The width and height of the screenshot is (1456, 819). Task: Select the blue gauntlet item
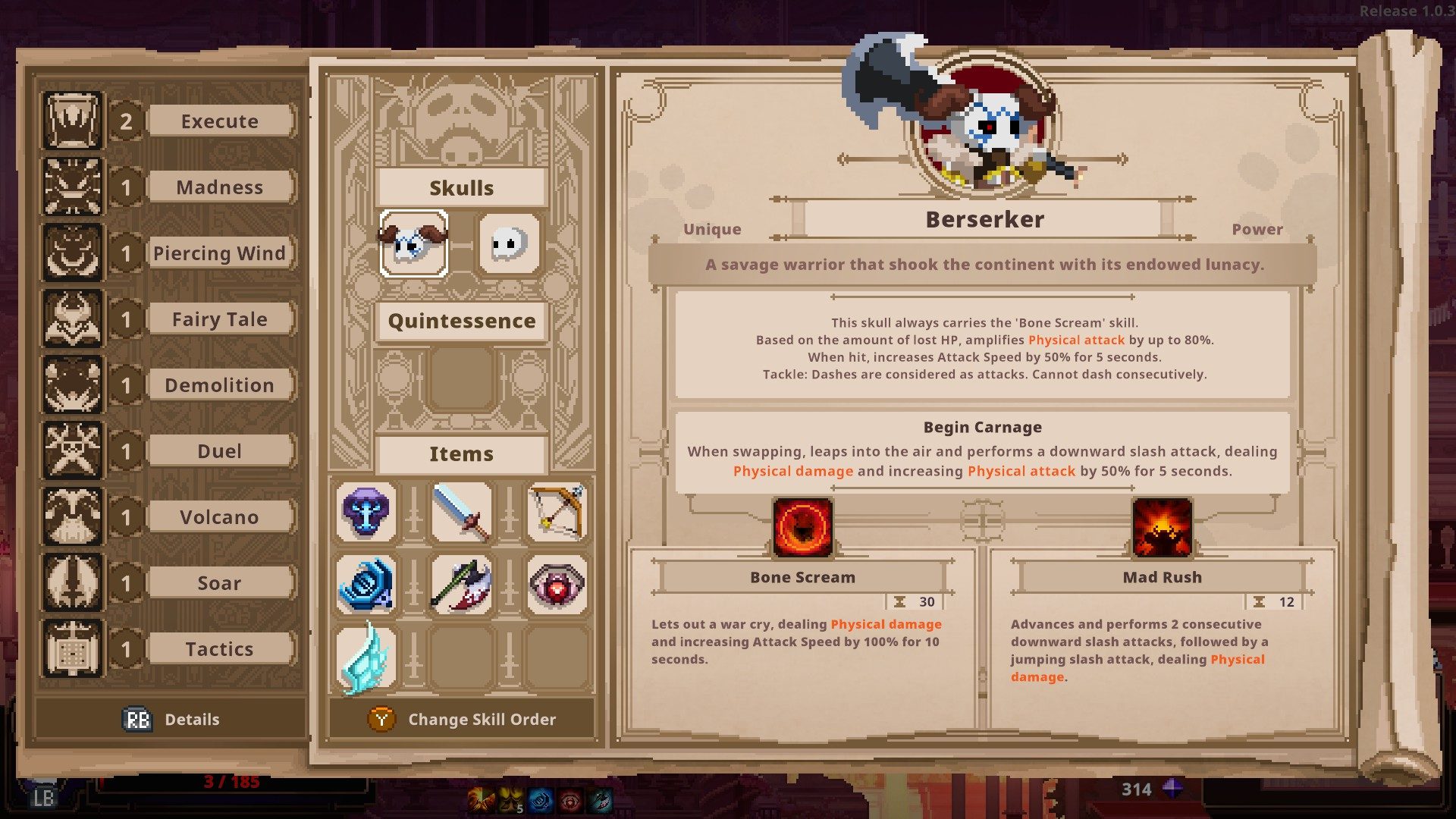[x=366, y=584]
